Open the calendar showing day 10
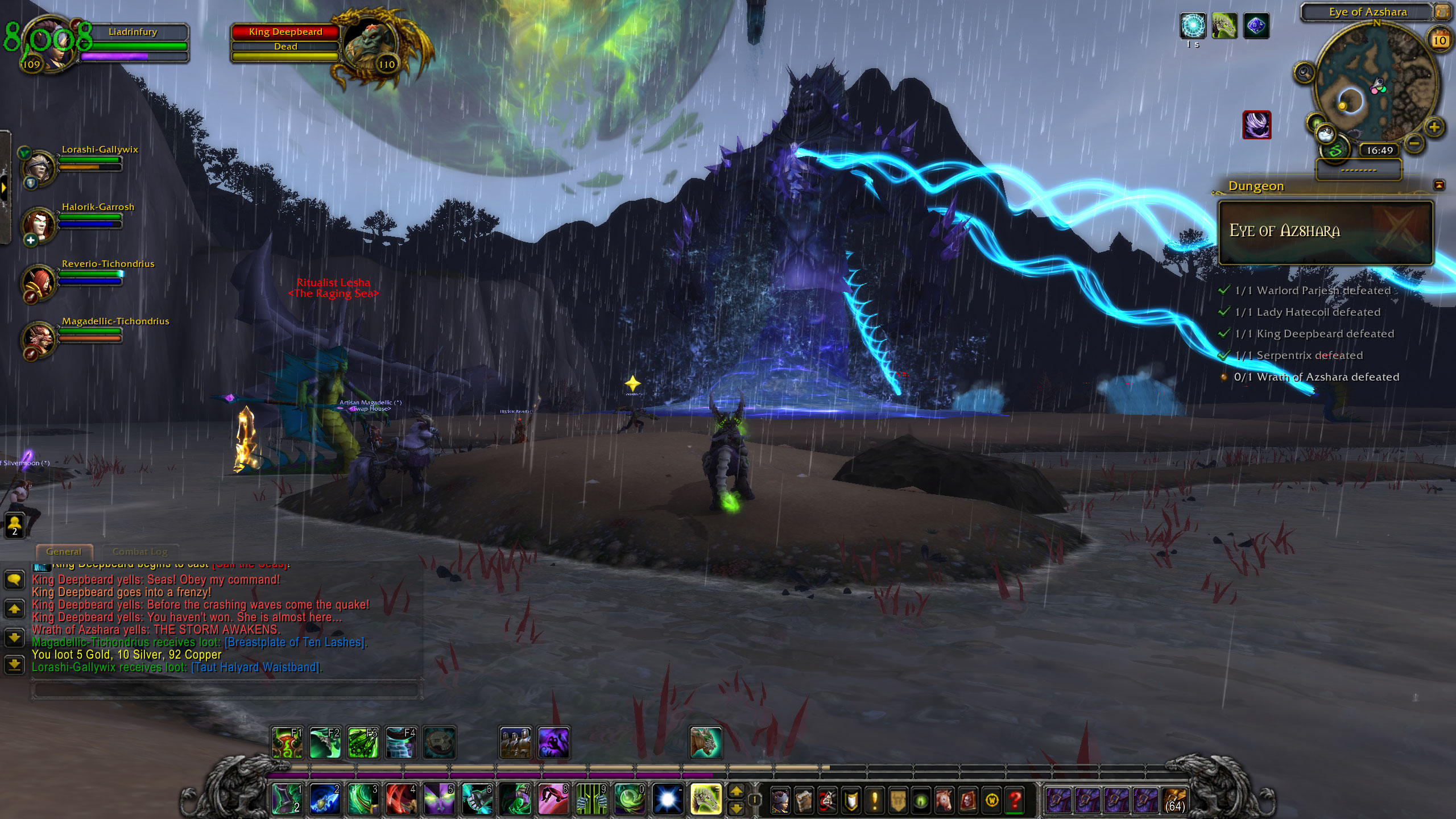Screen dimensions: 1456x819 click(1440, 40)
